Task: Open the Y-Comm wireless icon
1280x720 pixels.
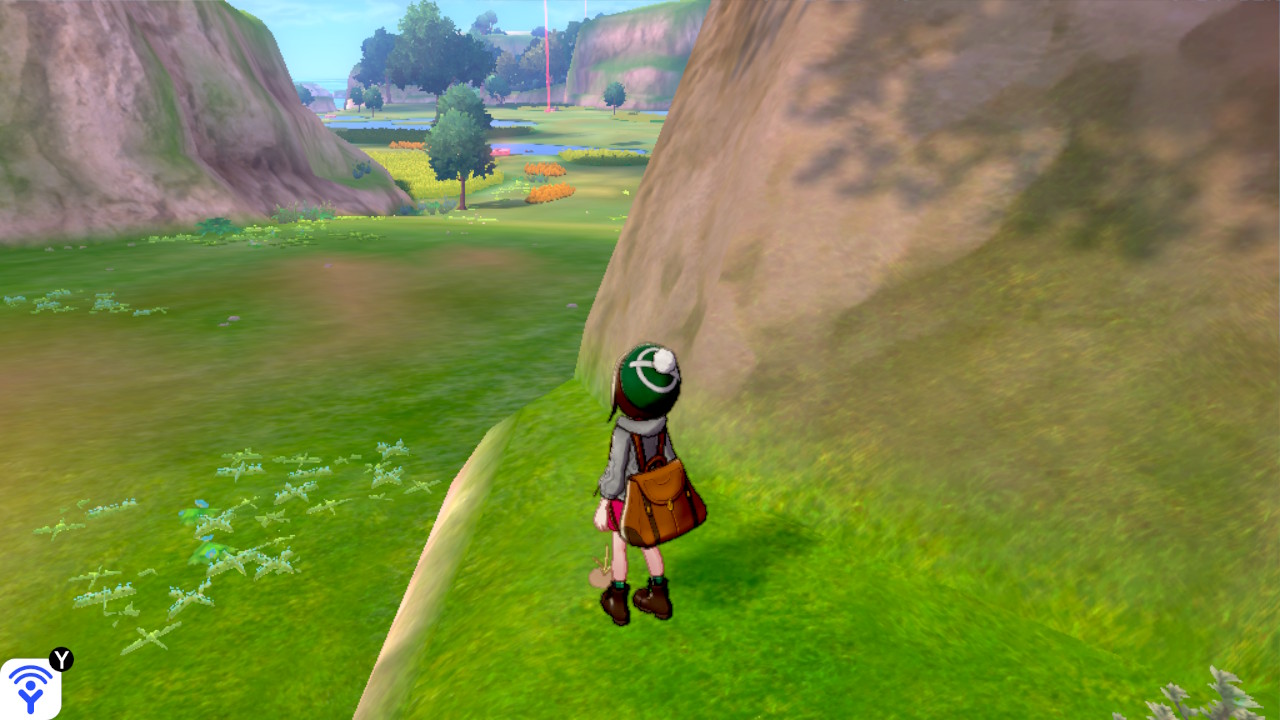Action: pos(30,689)
